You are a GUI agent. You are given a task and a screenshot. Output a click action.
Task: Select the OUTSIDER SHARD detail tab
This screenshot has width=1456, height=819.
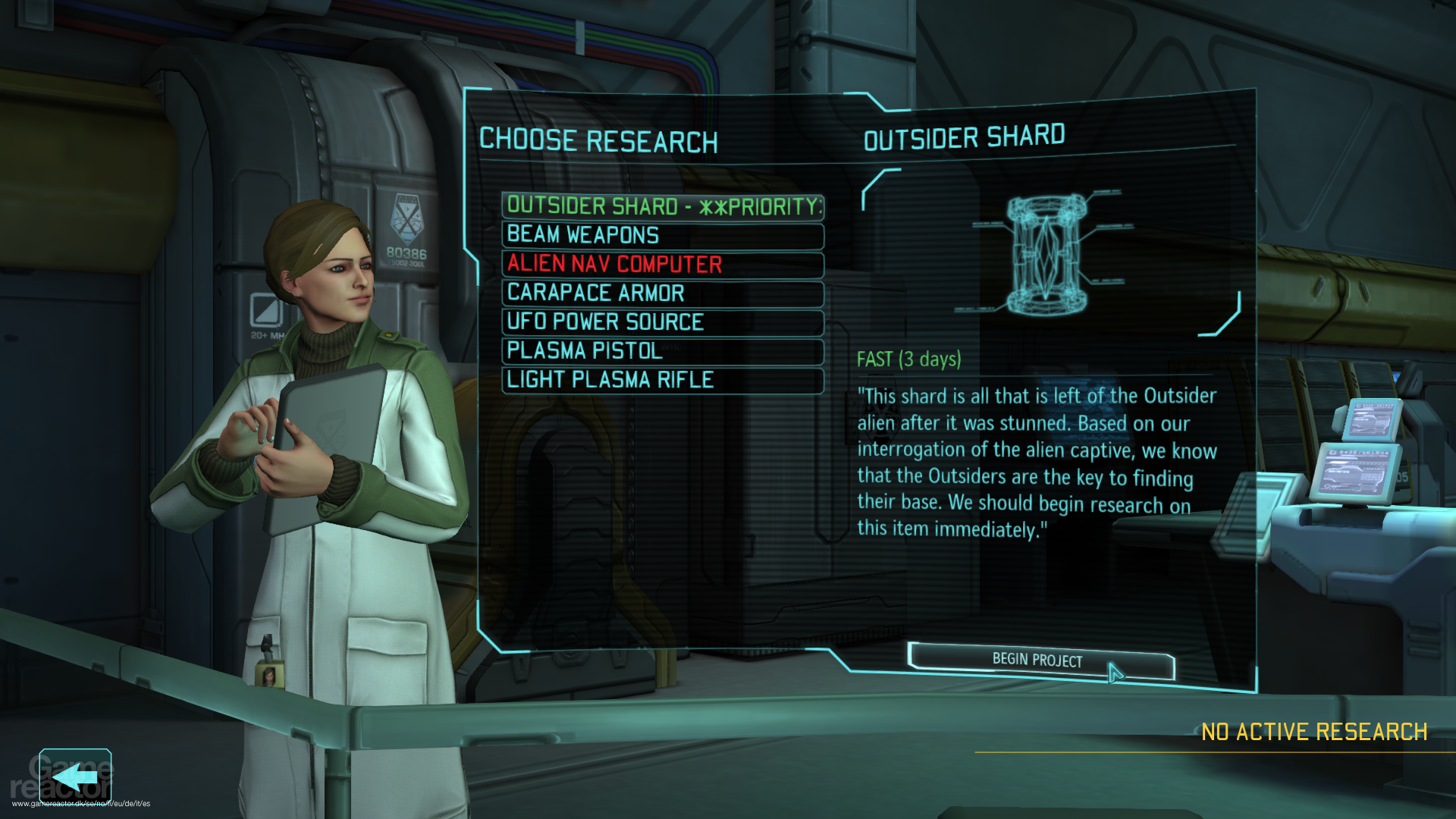[x=965, y=136]
